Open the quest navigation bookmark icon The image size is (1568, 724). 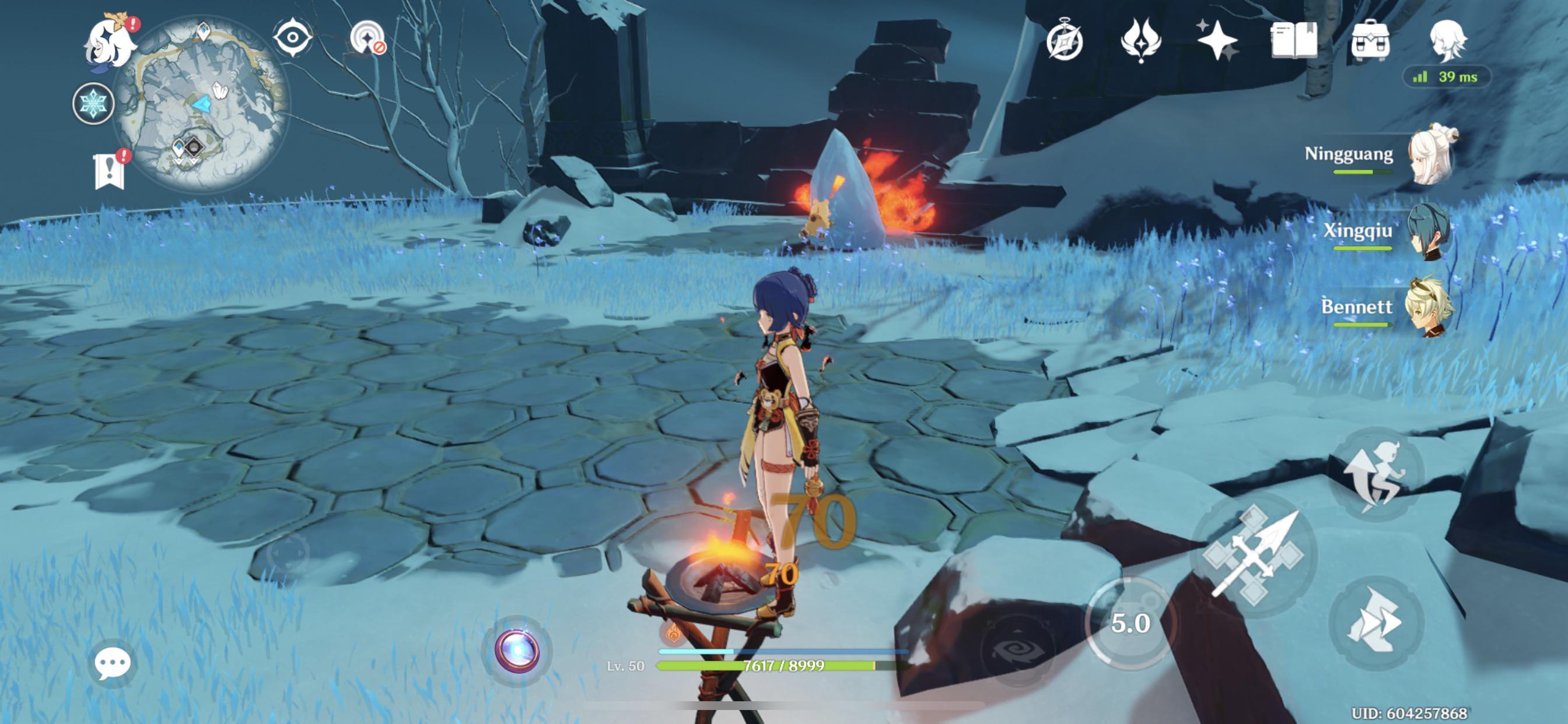[x=110, y=170]
